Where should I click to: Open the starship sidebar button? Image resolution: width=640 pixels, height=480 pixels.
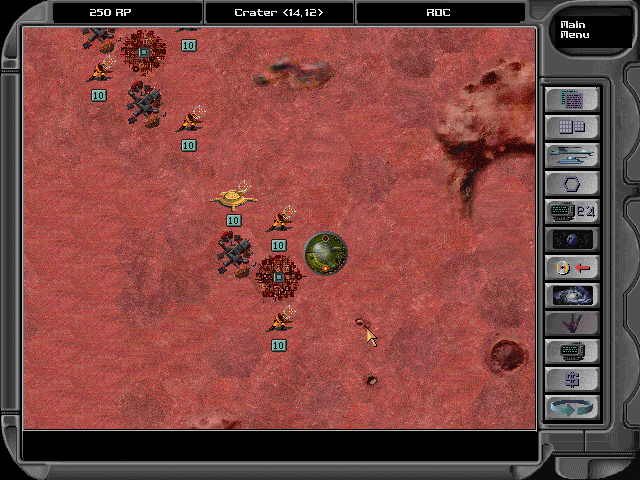572,155
